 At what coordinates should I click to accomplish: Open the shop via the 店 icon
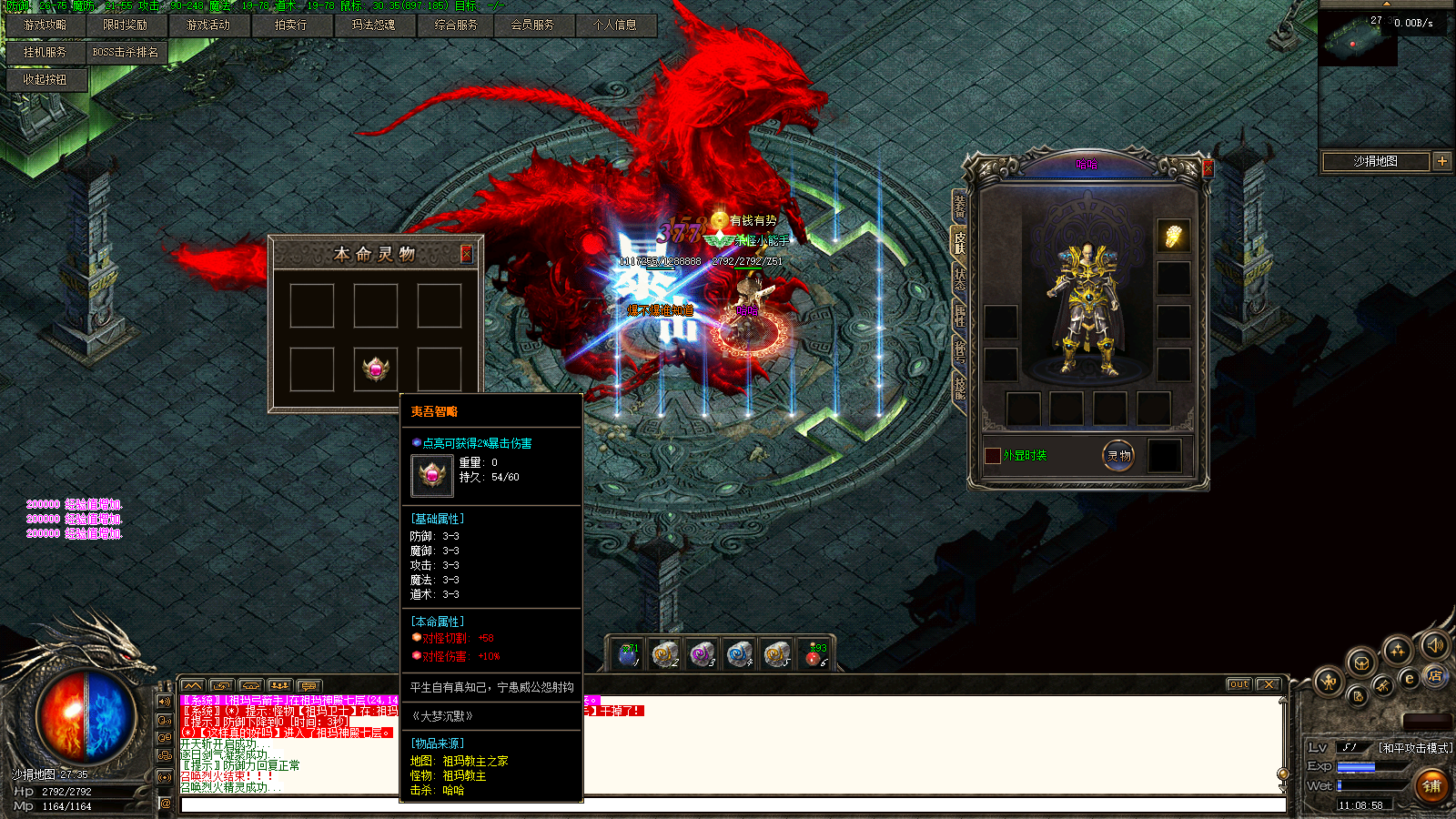[1435, 675]
